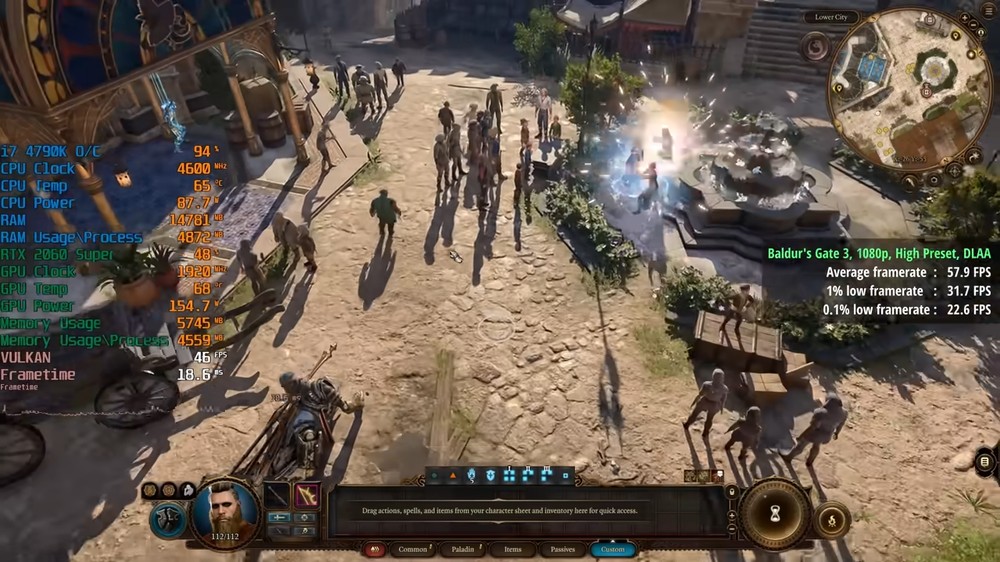Screen dimensions: 1000x562
Task: Switch to the Passives tab
Action: tap(562, 549)
